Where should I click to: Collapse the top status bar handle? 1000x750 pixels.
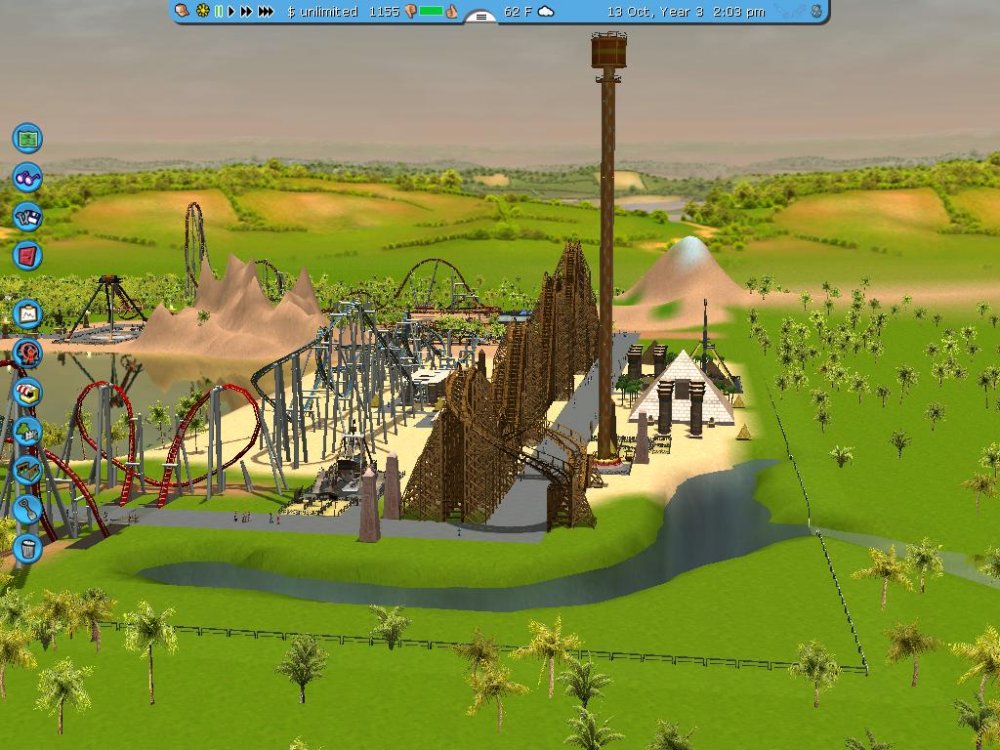480,16
